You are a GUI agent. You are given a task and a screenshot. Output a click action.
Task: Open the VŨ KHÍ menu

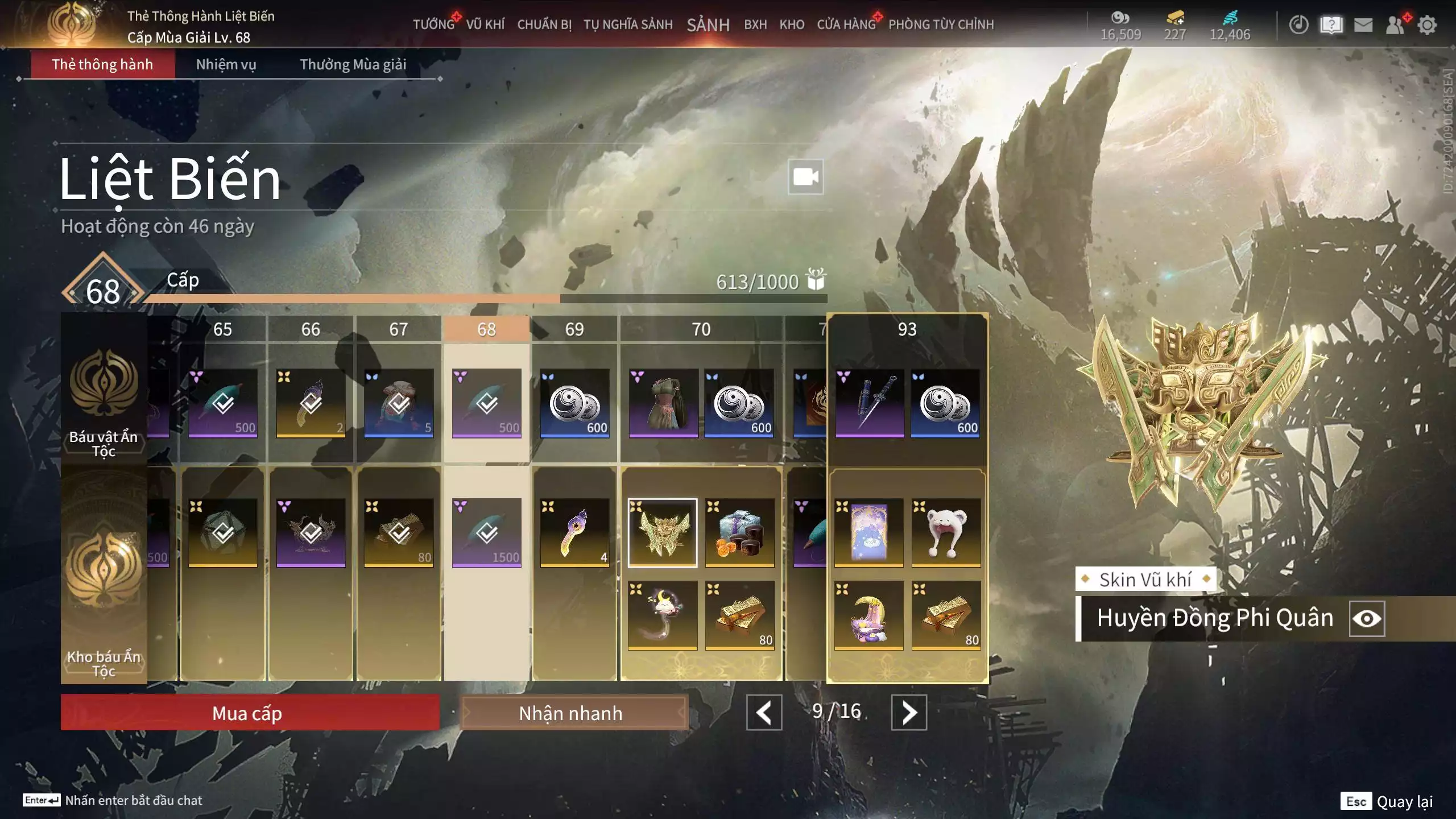(x=485, y=24)
